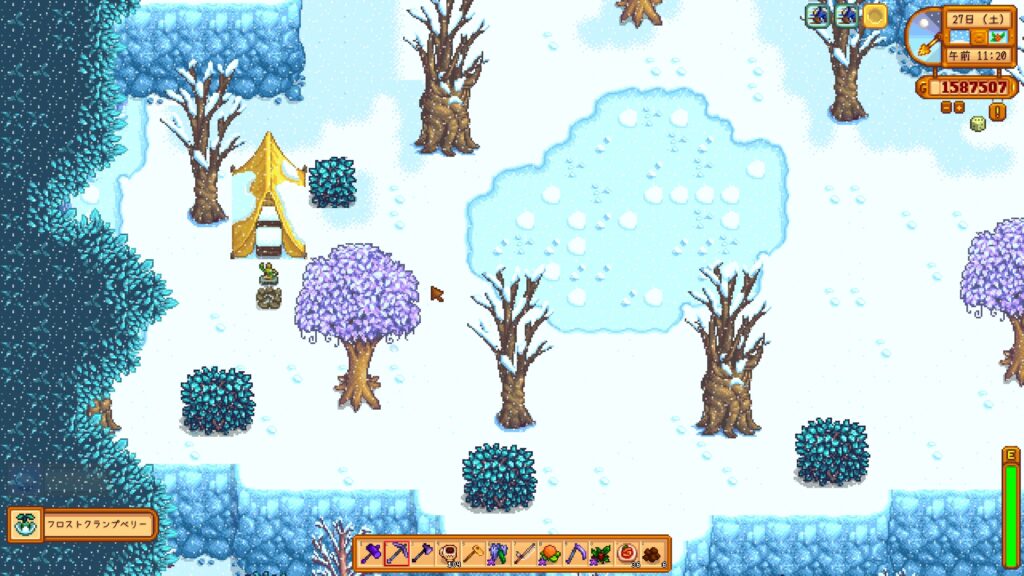Select the brown dirt-like item stack

click(652, 552)
